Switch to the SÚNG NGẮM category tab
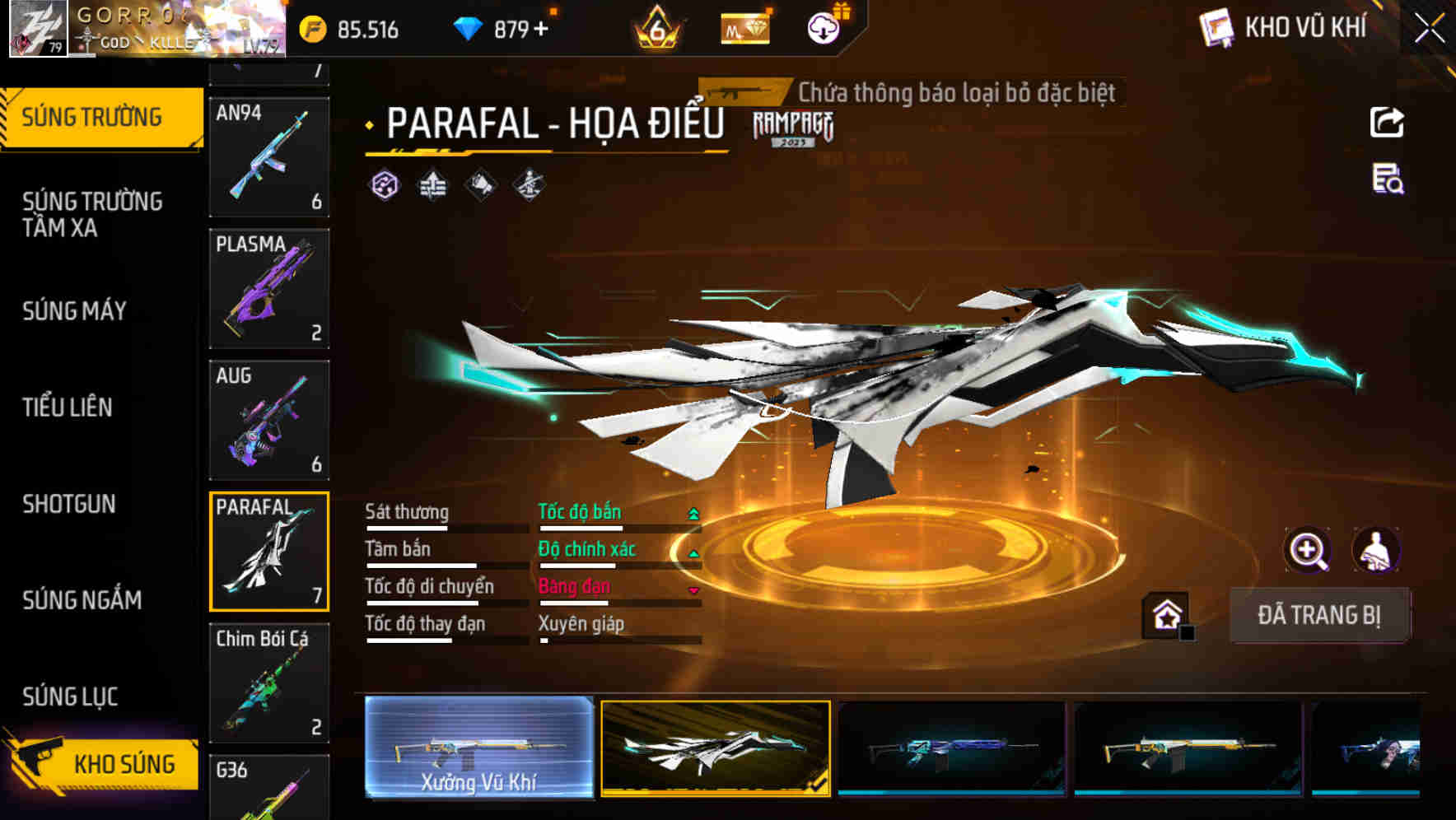1456x820 pixels. click(x=82, y=600)
